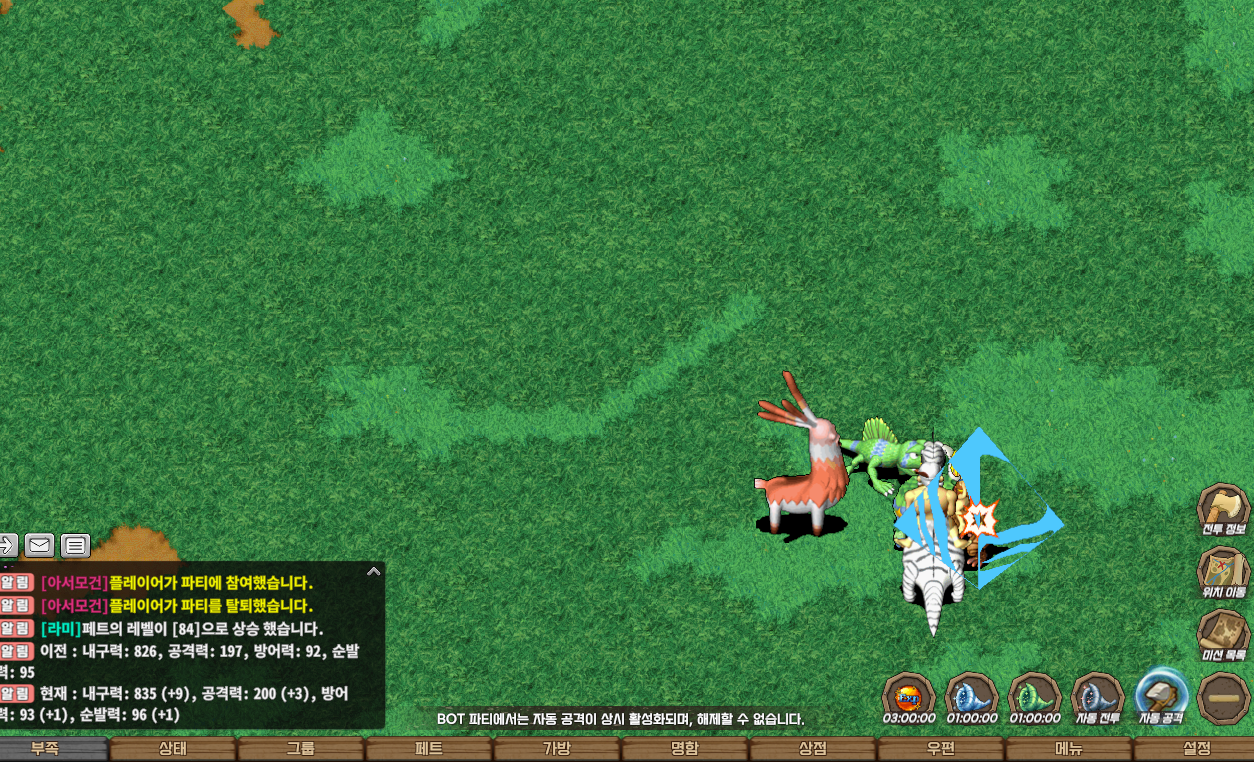1254x762 pixels.
Task: Open the 페트 (Pet) menu
Action: [x=428, y=749]
